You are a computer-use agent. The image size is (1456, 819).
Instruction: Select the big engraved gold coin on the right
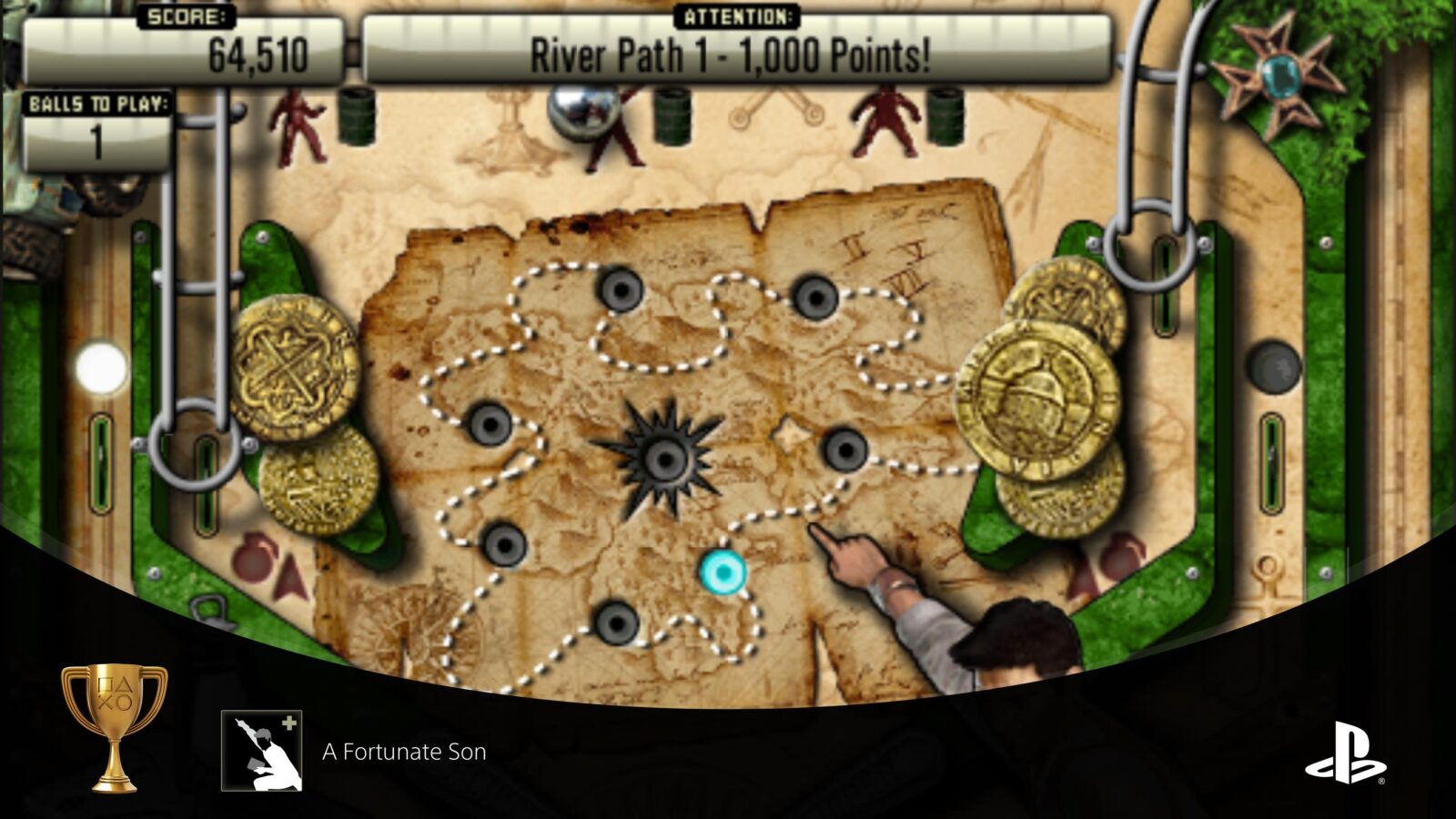point(1037,396)
